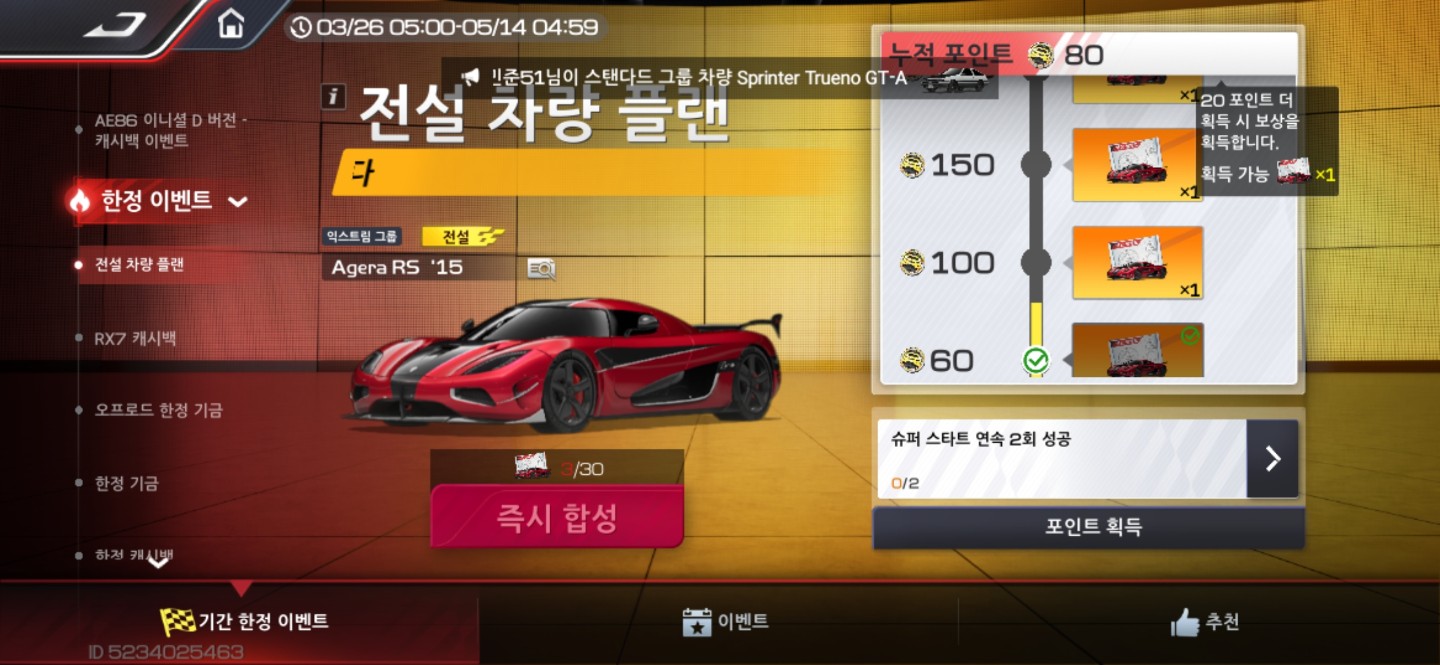View the claimed 60 point reward
The width and height of the screenshot is (1440, 665).
pyautogui.click(x=1137, y=351)
